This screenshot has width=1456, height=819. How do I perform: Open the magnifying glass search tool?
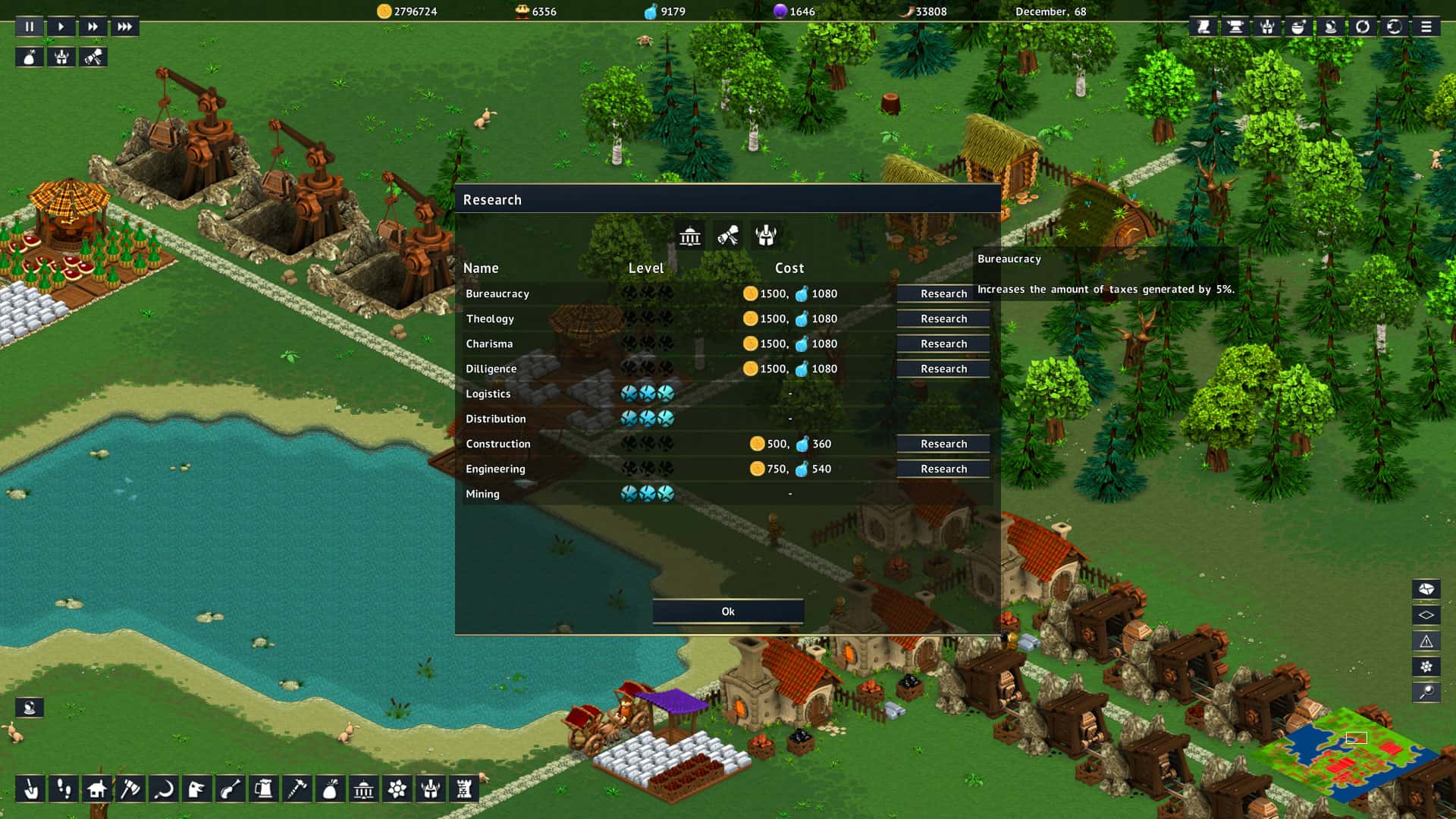(x=1426, y=692)
